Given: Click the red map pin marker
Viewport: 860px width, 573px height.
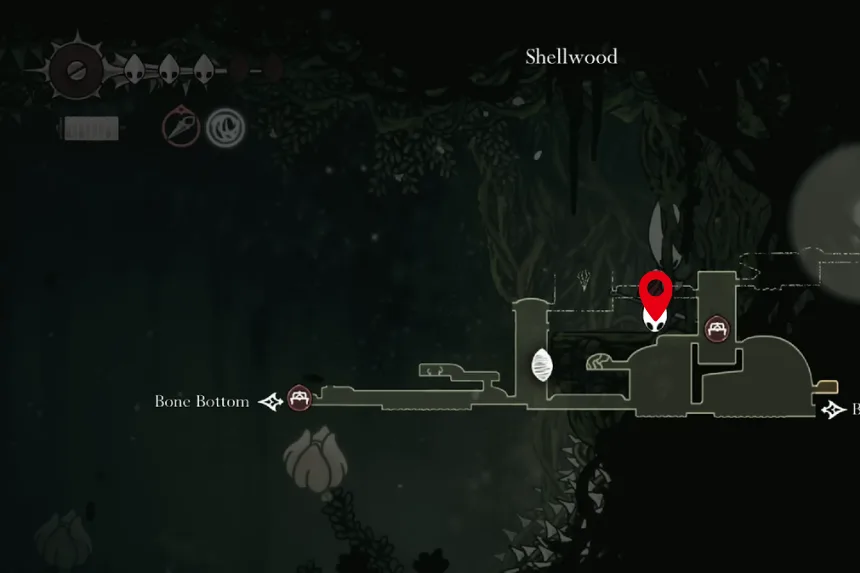Looking at the screenshot, I should (x=654, y=289).
